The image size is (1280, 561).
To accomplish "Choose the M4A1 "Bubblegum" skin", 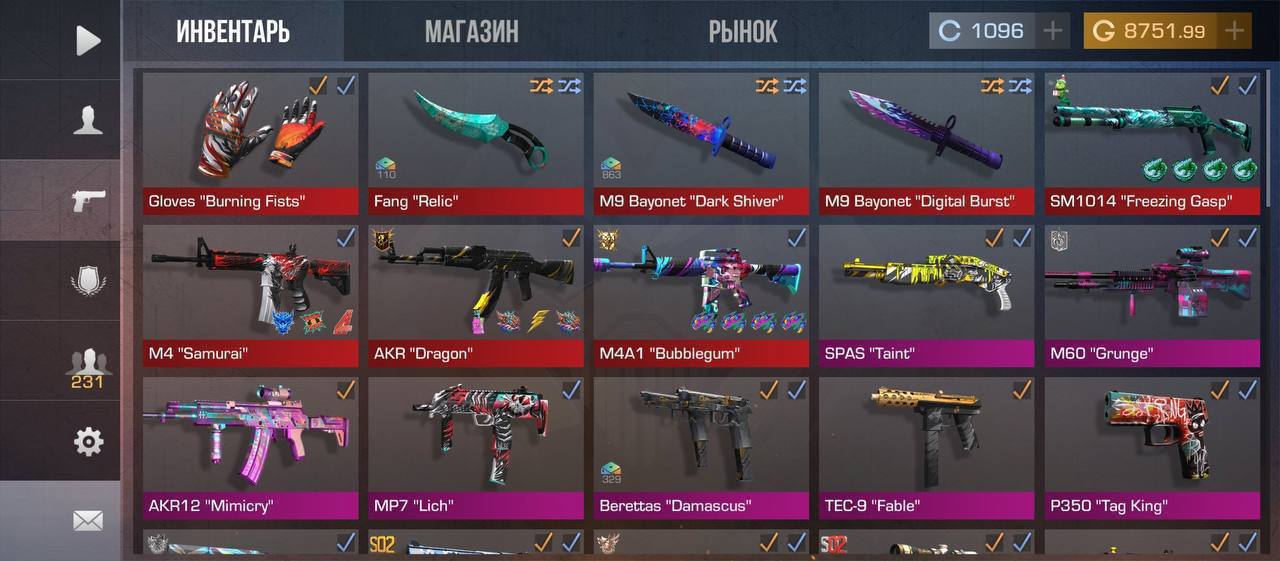I will tap(701, 295).
